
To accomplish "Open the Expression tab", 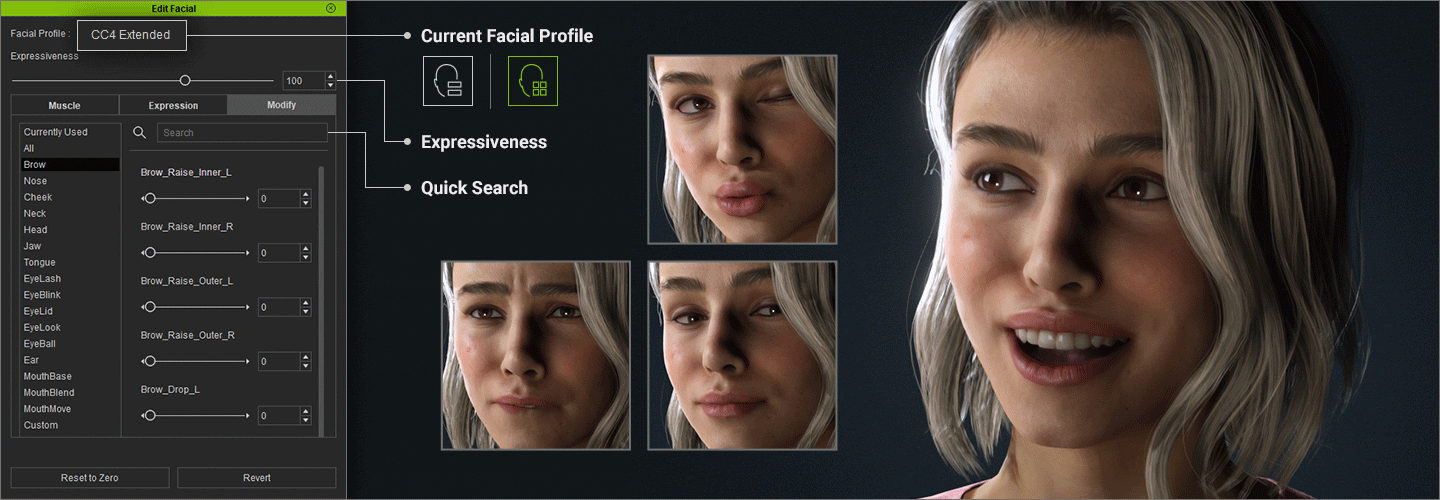I will pyautogui.click(x=173, y=105).
